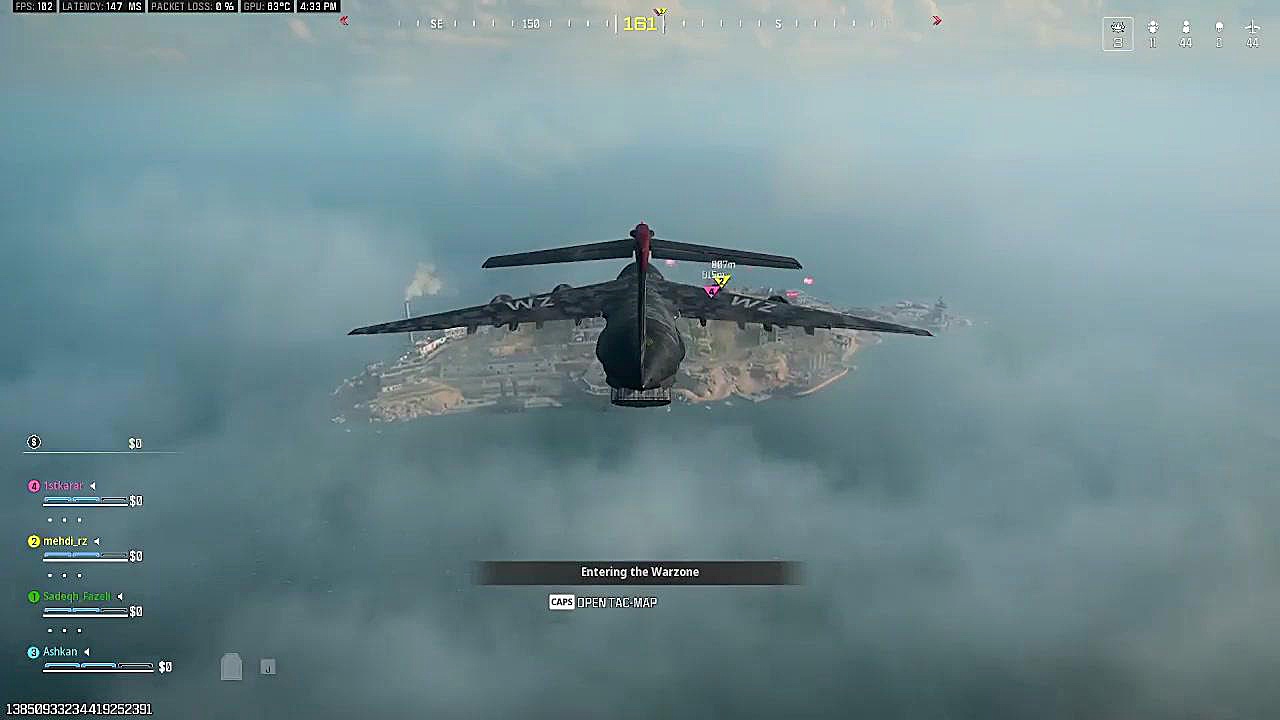
Task: Select squad member 1stkarar in the squad list
Action: pyautogui.click(x=63, y=486)
